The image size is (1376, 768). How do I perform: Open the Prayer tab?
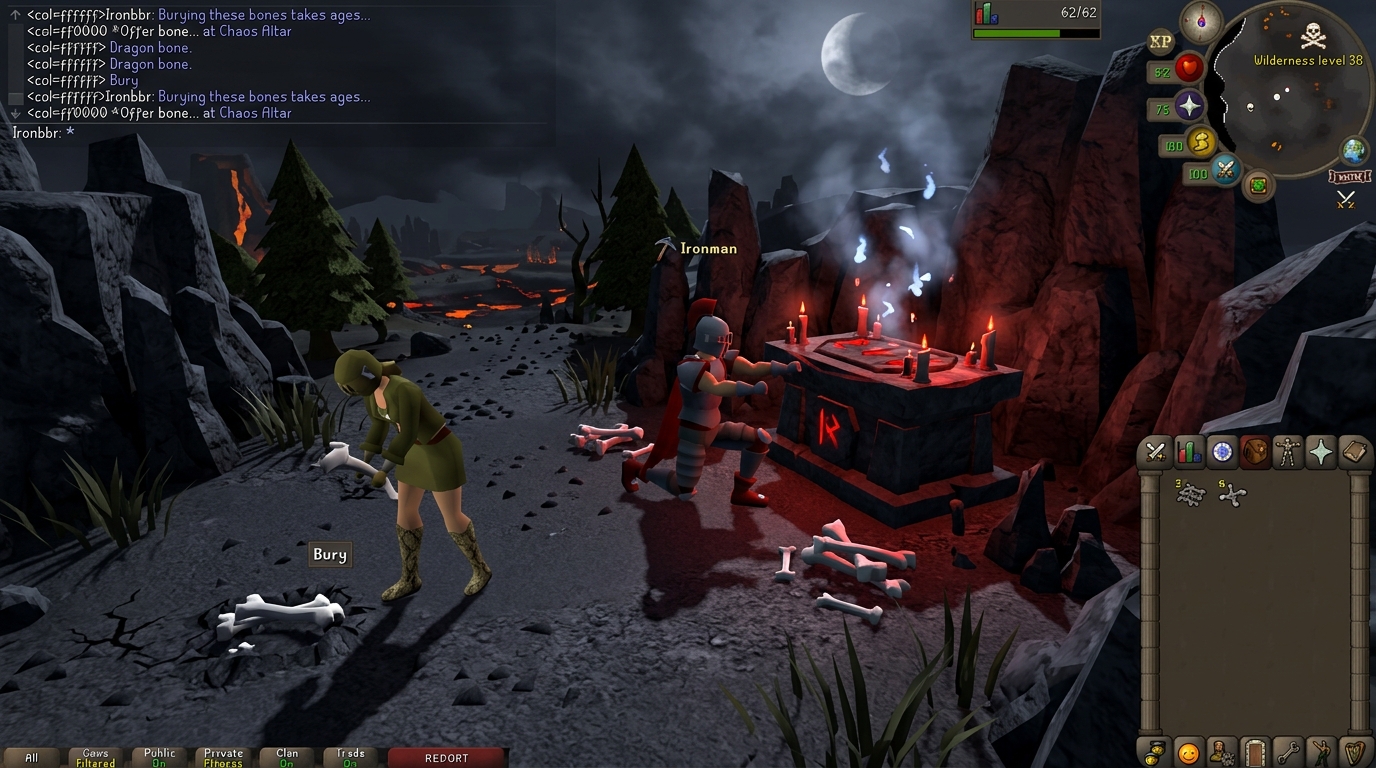(x=1320, y=452)
